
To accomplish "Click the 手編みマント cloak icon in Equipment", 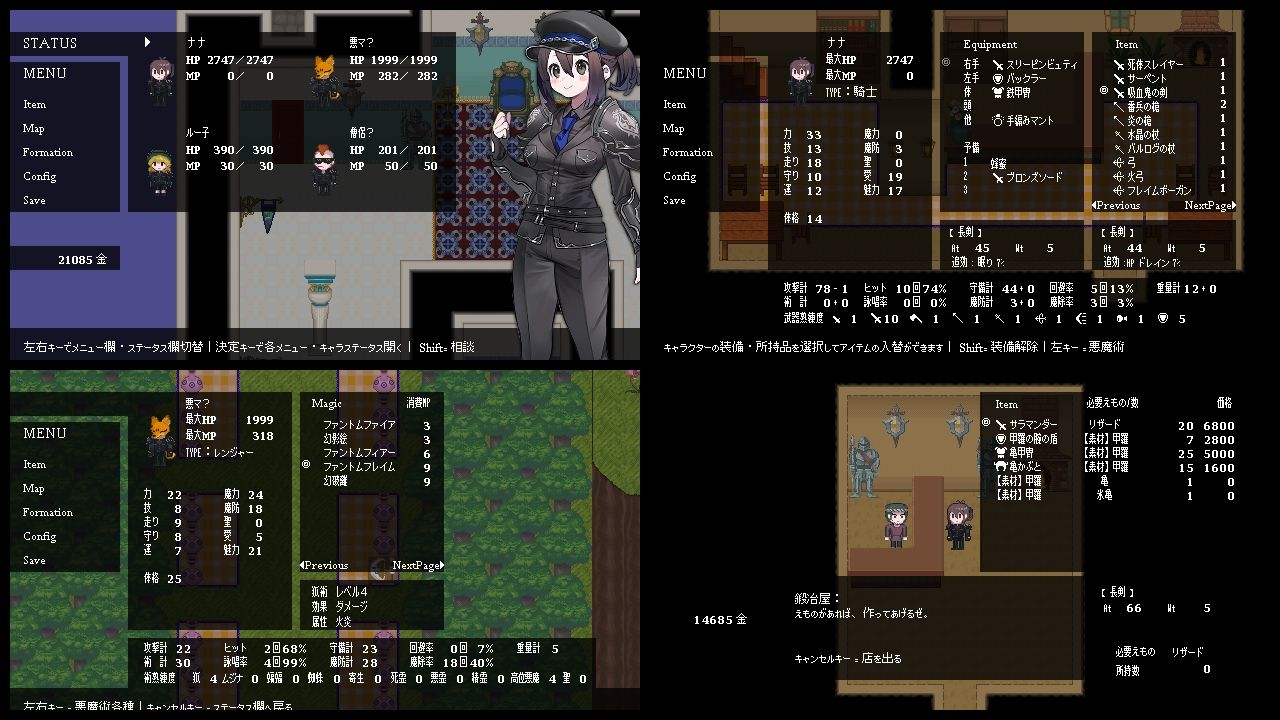I will pyautogui.click(x=998, y=120).
